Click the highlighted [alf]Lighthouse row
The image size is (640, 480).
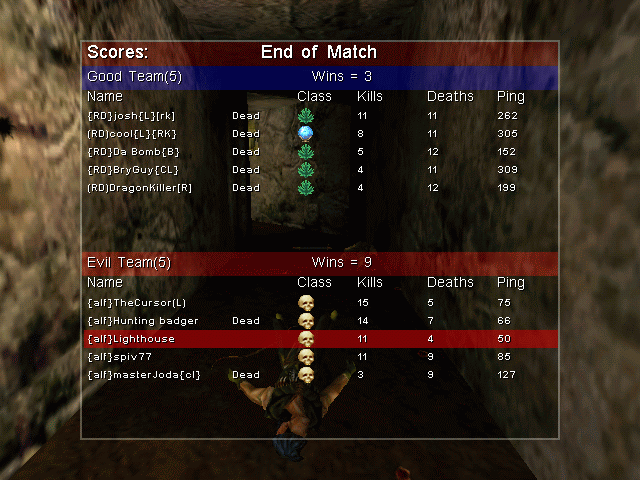[320, 339]
